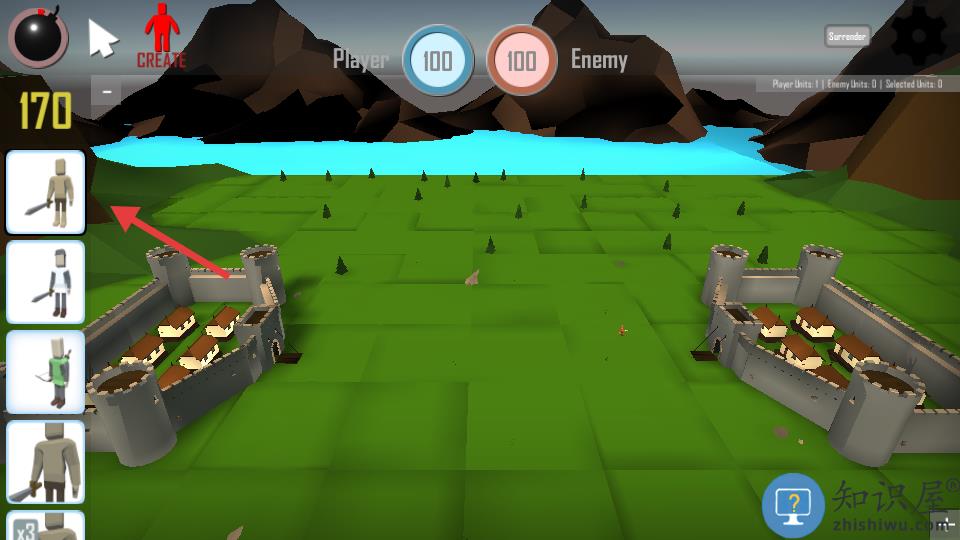Screen dimensions: 960x540
Task: Click the Surrender button
Action: pyautogui.click(x=847, y=37)
